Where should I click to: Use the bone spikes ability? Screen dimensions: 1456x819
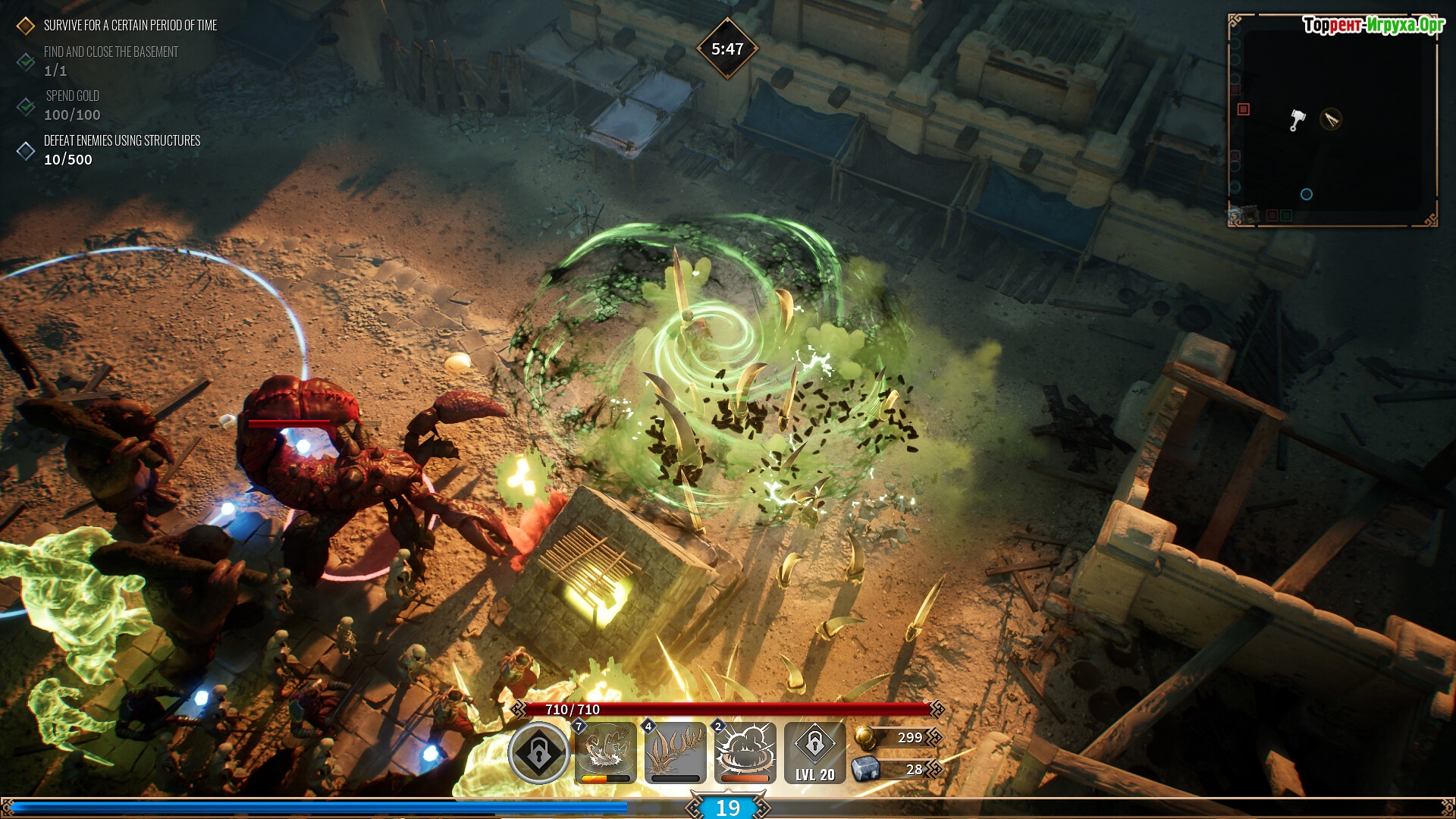coord(675,752)
